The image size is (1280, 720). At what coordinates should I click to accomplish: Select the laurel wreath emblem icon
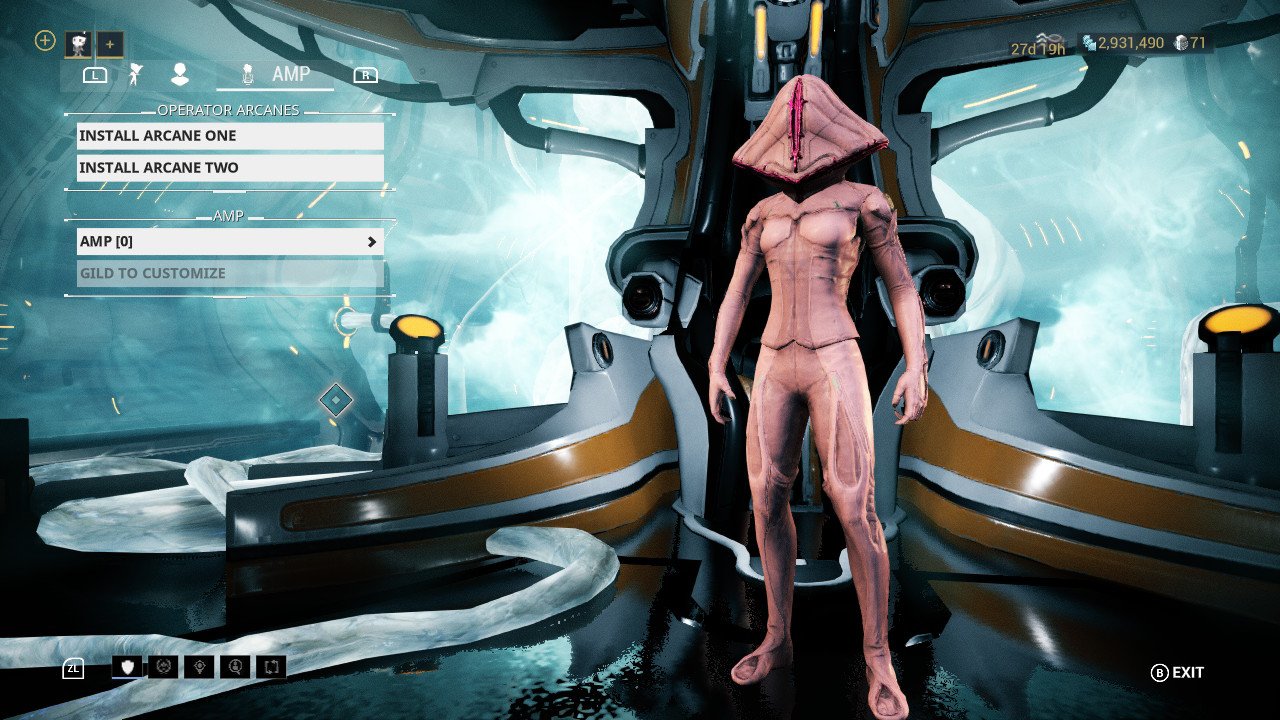click(163, 667)
